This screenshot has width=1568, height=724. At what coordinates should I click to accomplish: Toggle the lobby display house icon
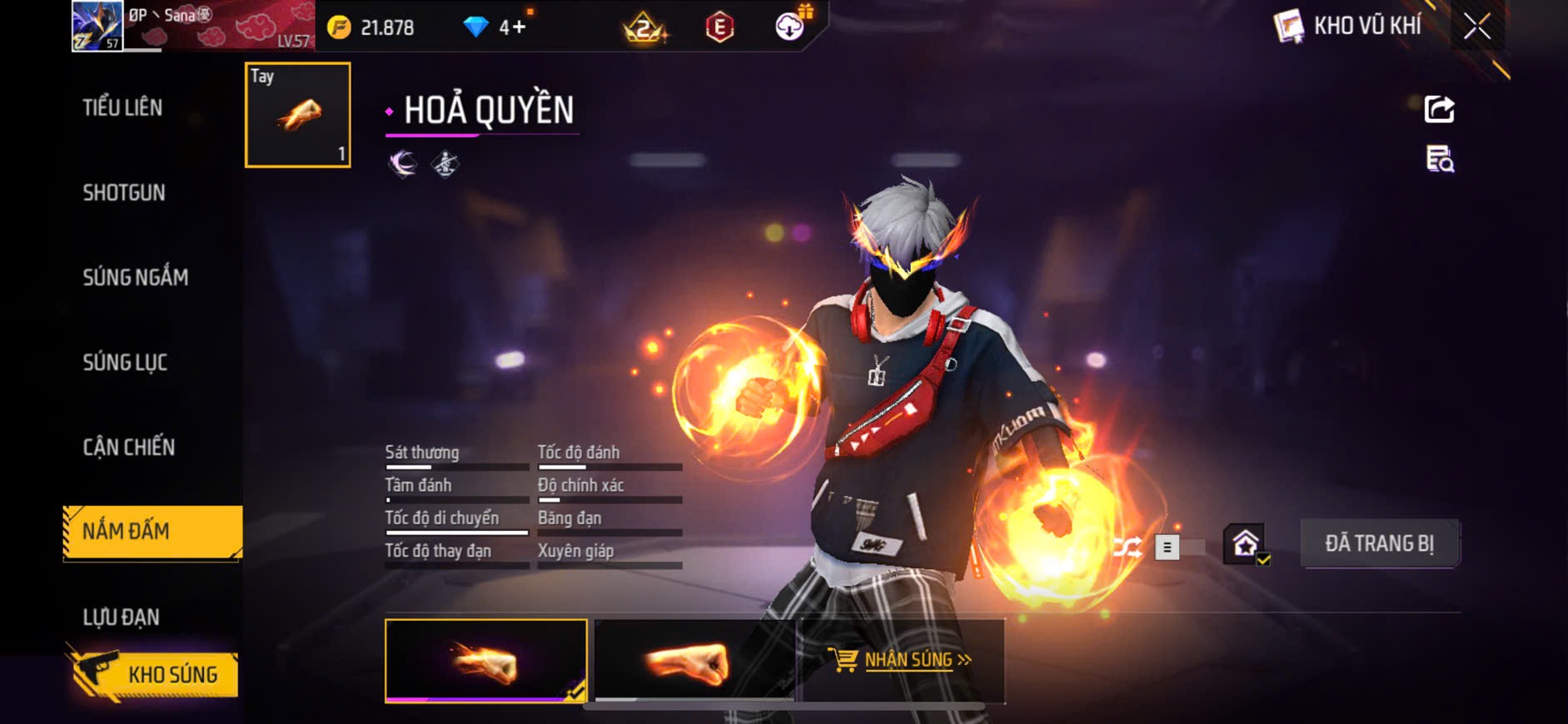click(x=1245, y=545)
